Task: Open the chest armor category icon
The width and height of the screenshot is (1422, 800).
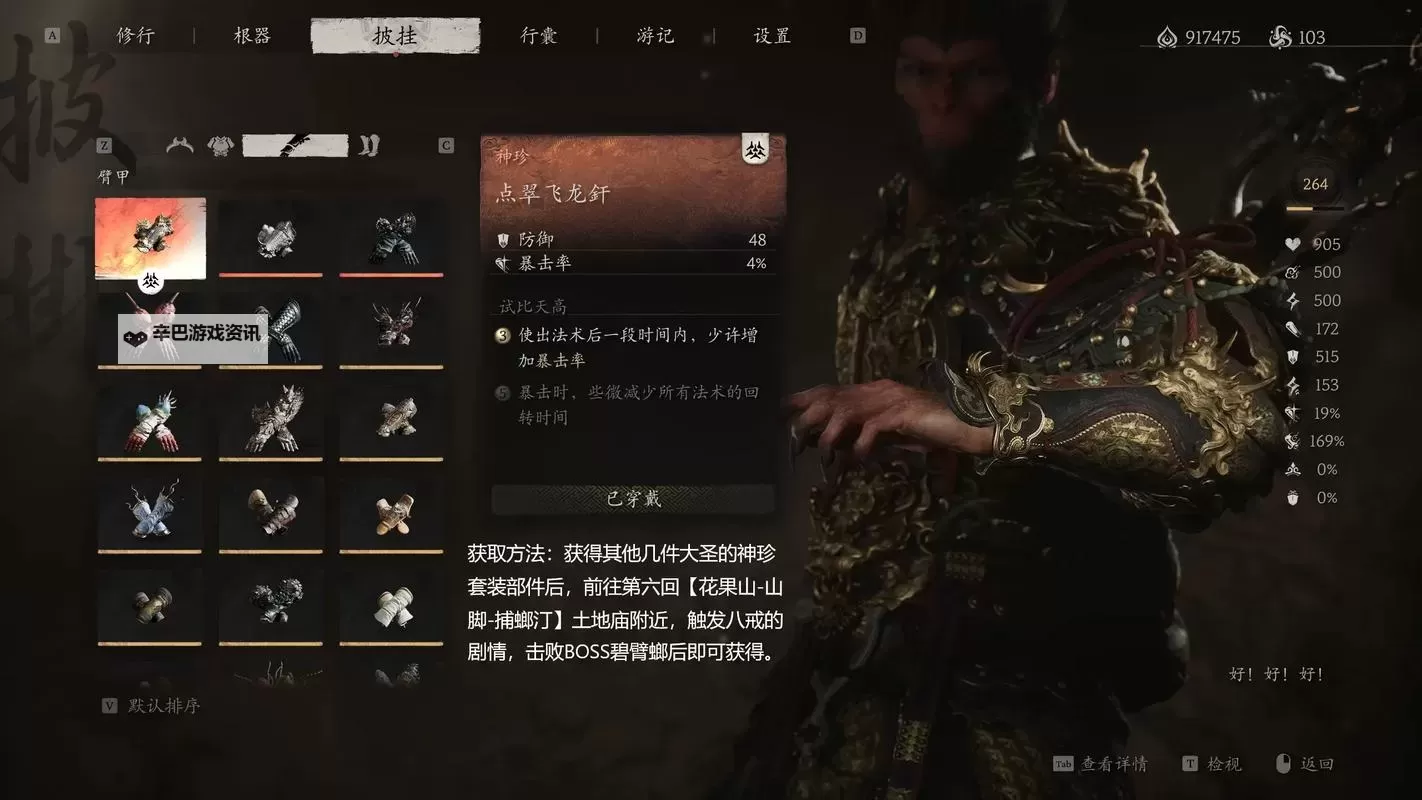Action: 221,144
